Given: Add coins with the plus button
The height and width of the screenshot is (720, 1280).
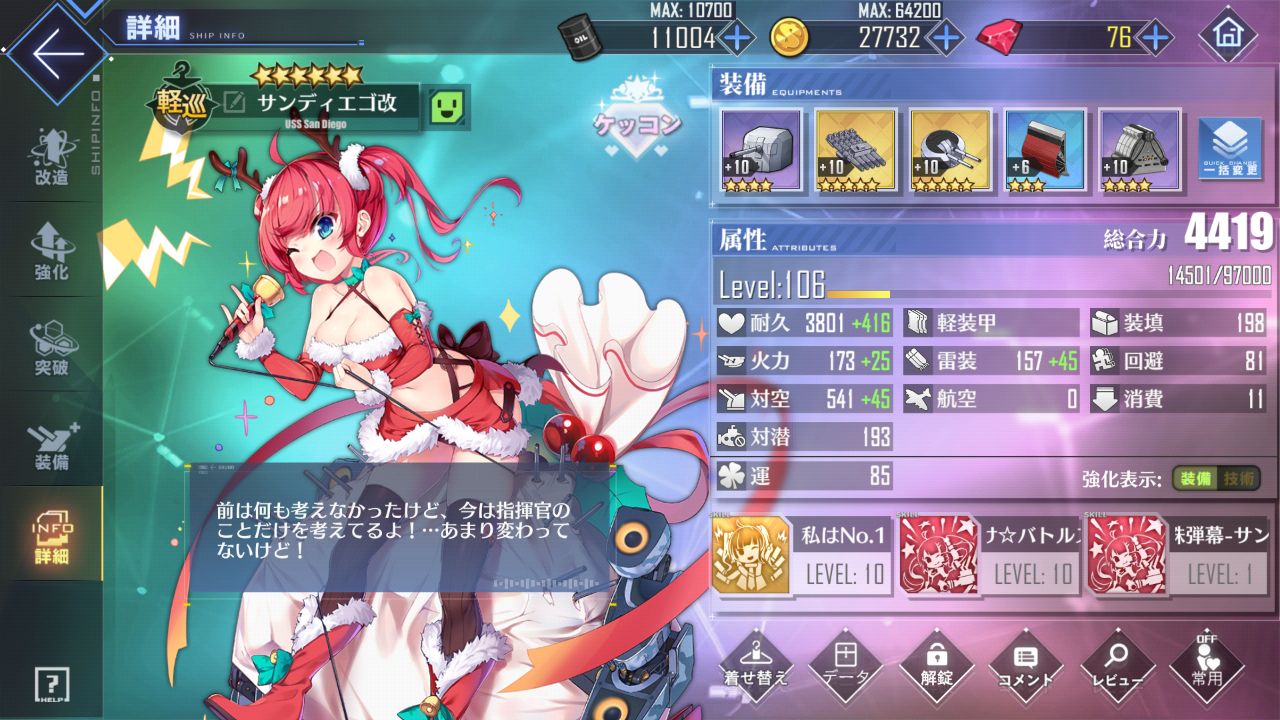Looking at the screenshot, I should coord(945,38).
